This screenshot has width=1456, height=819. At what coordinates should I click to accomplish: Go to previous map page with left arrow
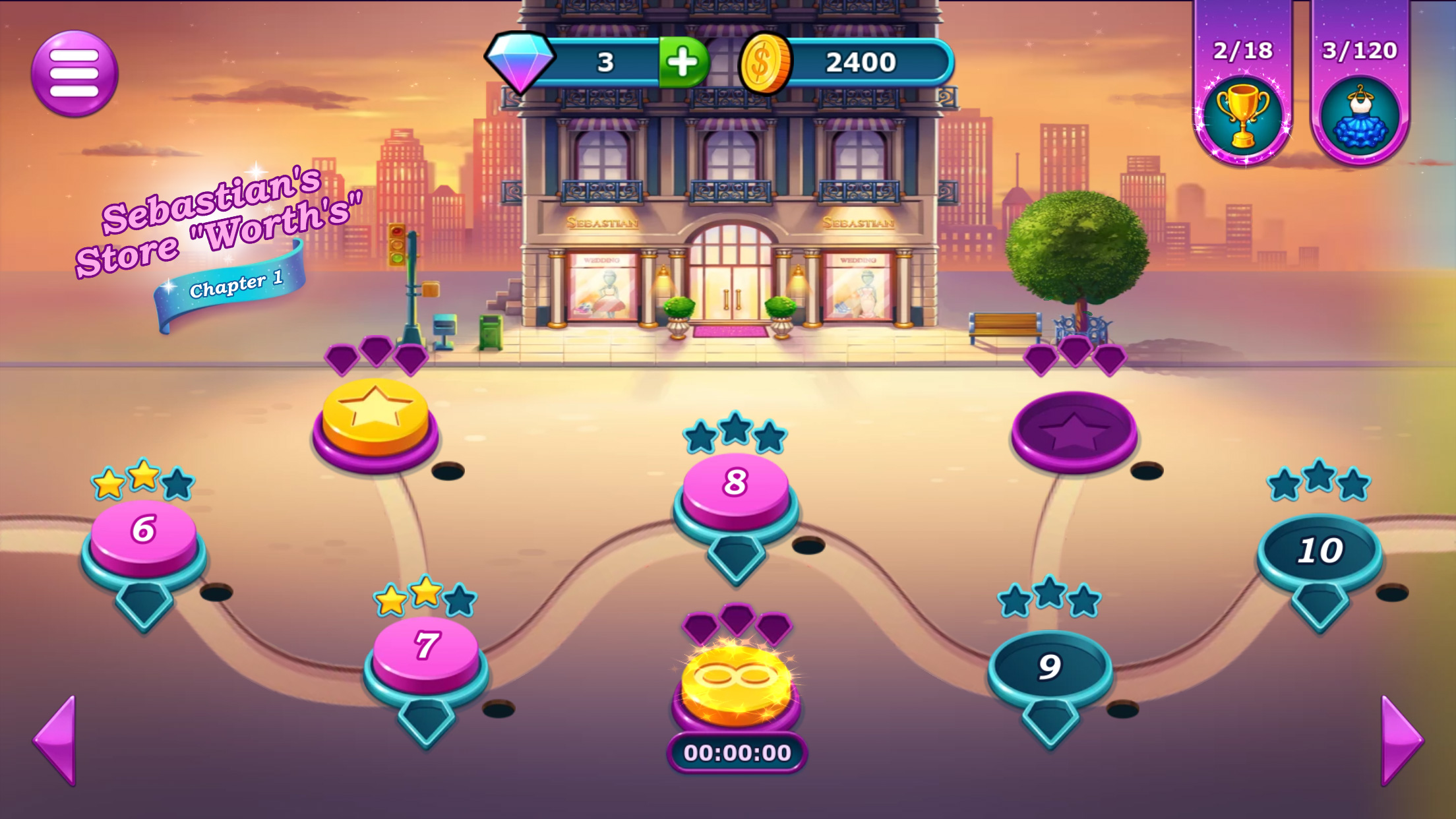[56, 740]
